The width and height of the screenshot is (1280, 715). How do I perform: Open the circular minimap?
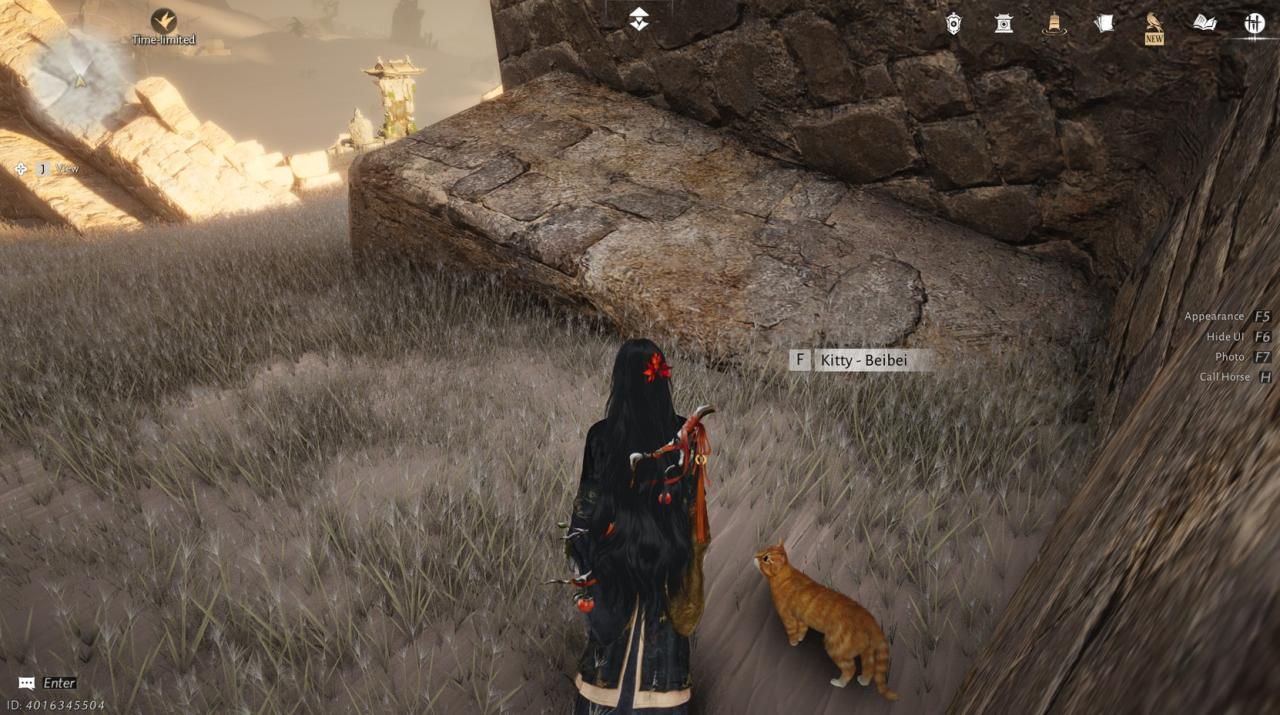78,78
